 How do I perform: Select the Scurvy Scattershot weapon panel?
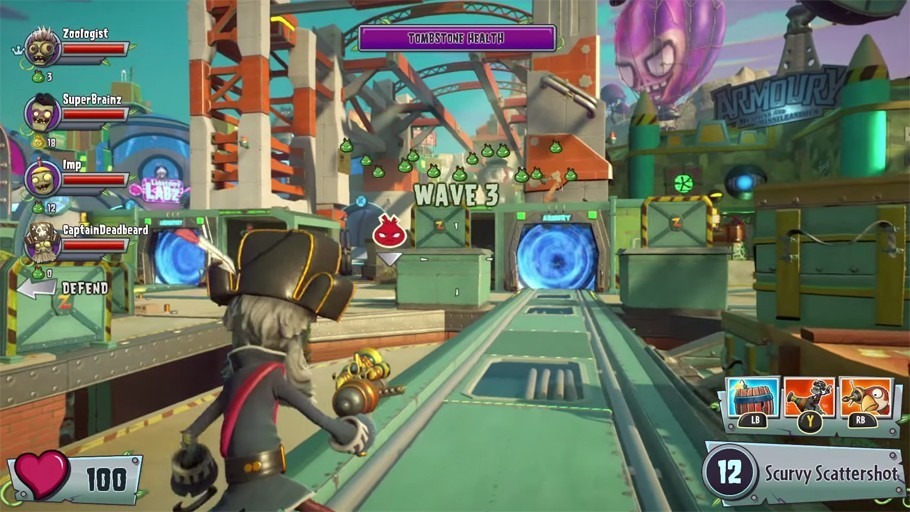[x=803, y=471]
